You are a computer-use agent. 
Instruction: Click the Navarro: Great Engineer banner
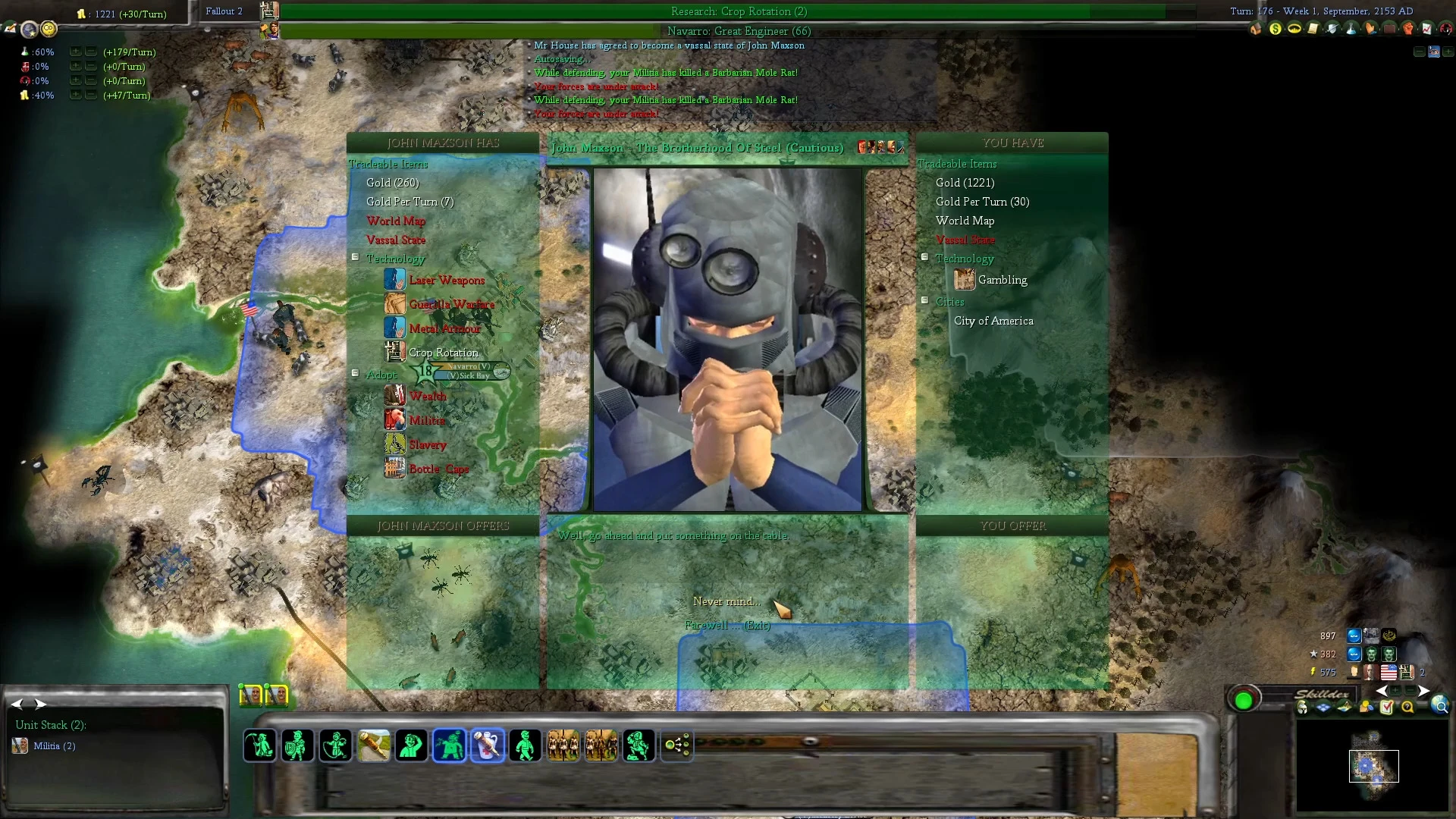pyautogui.click(x=739, y=31)
